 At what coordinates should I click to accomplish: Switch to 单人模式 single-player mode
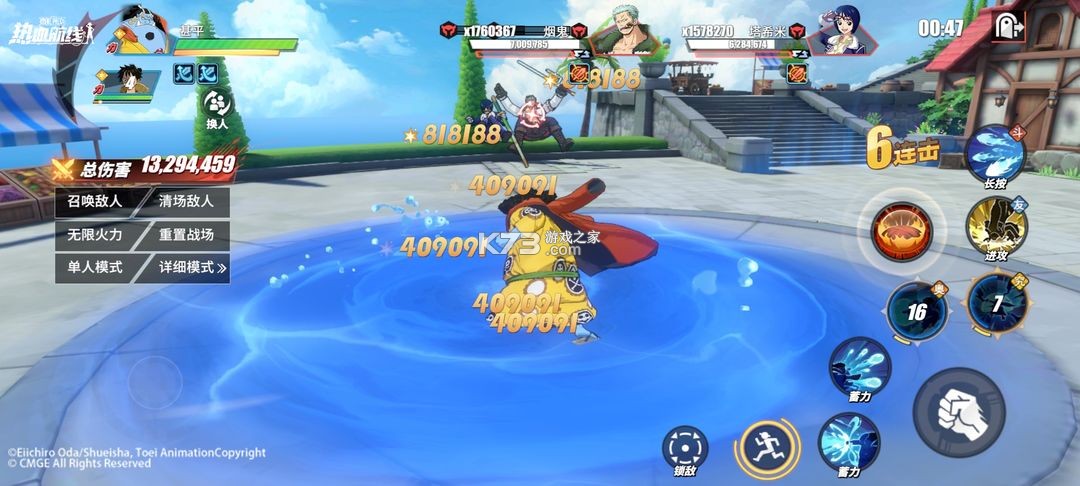[x=94, y=268]
